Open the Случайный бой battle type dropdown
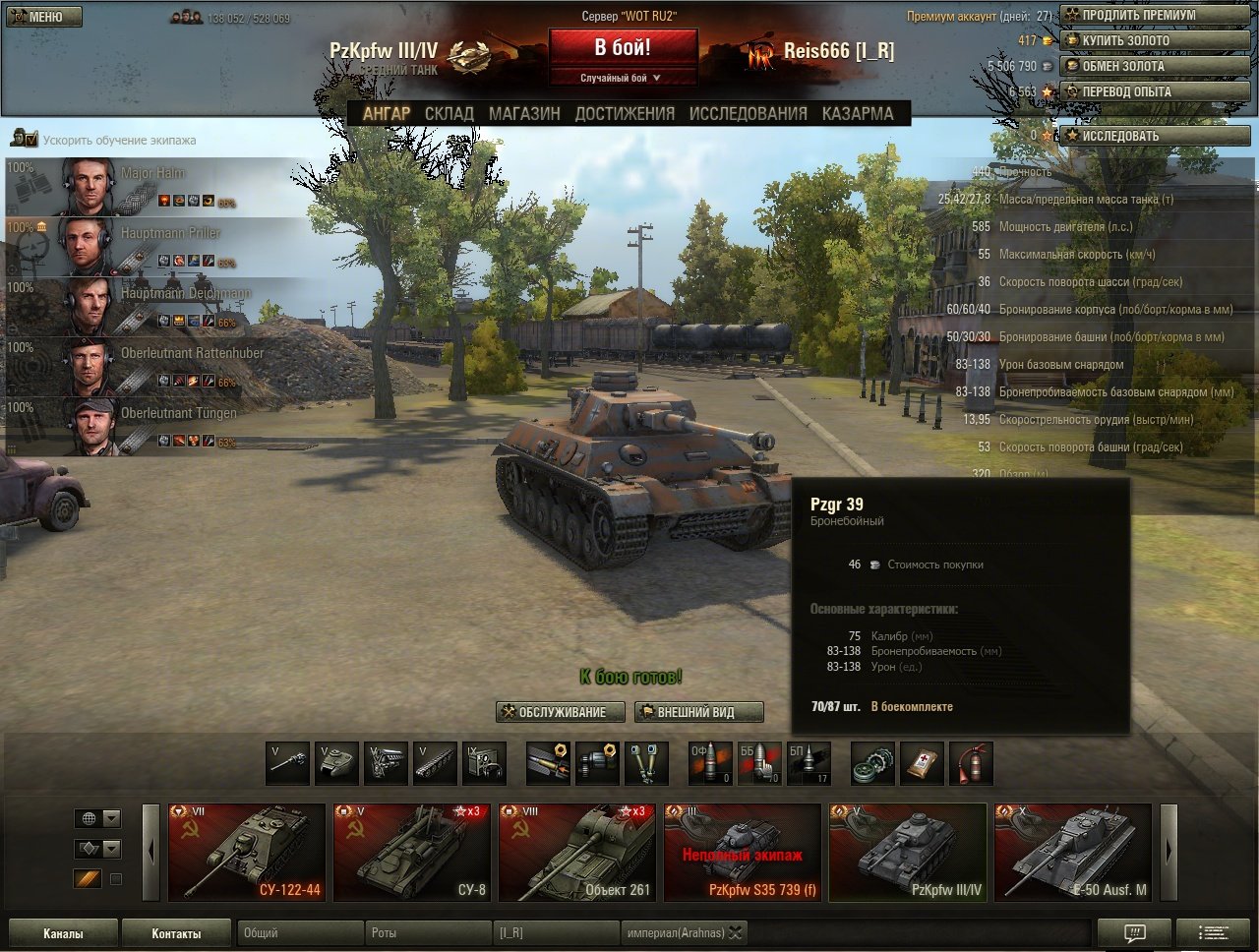 [x=623, y=78]
